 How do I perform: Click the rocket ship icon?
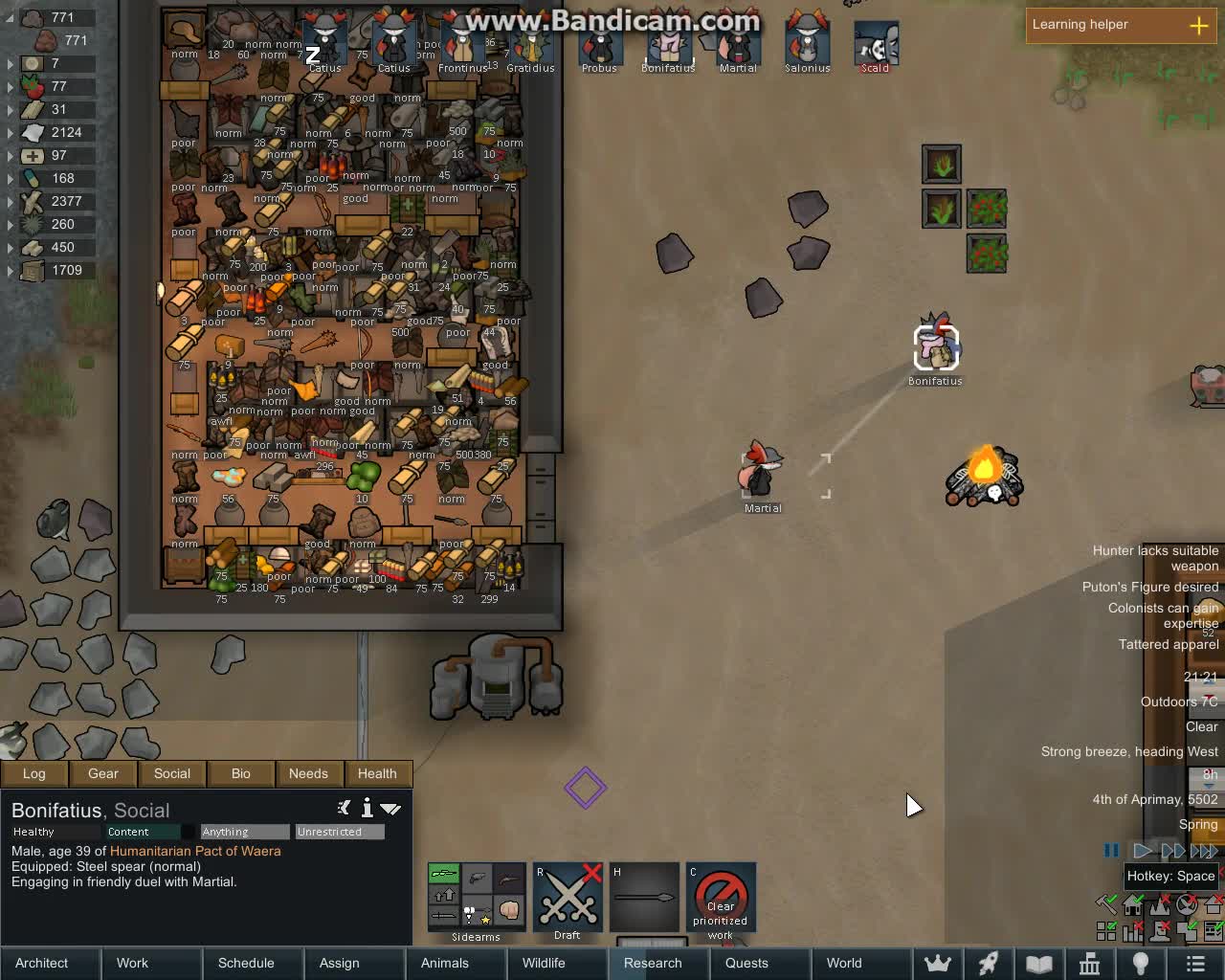pos(988,964)
